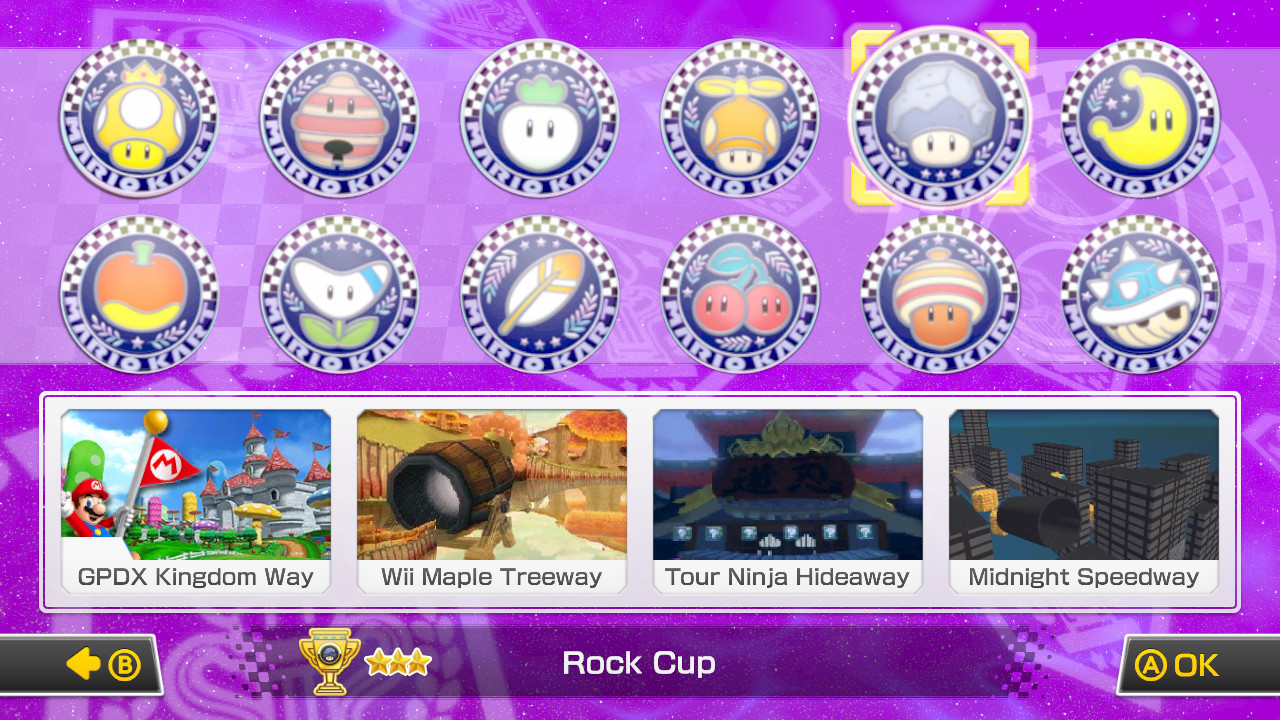Choose the orange-striped mushroom cup emblem
1280x720 pixels.
tap(939, 294)
